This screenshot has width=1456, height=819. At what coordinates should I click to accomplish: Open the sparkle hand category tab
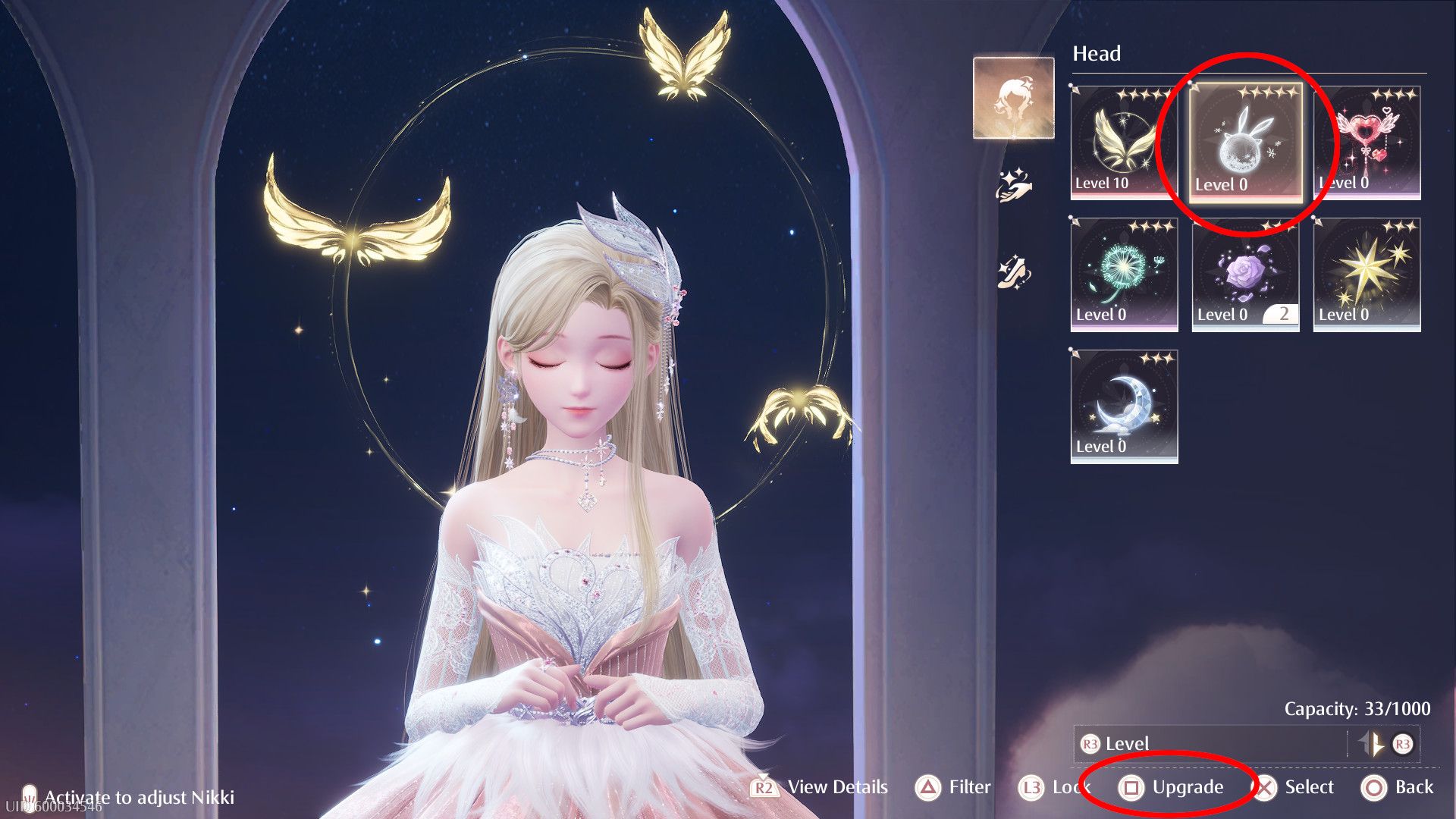pyautogui.click(x=1013, y=185)
